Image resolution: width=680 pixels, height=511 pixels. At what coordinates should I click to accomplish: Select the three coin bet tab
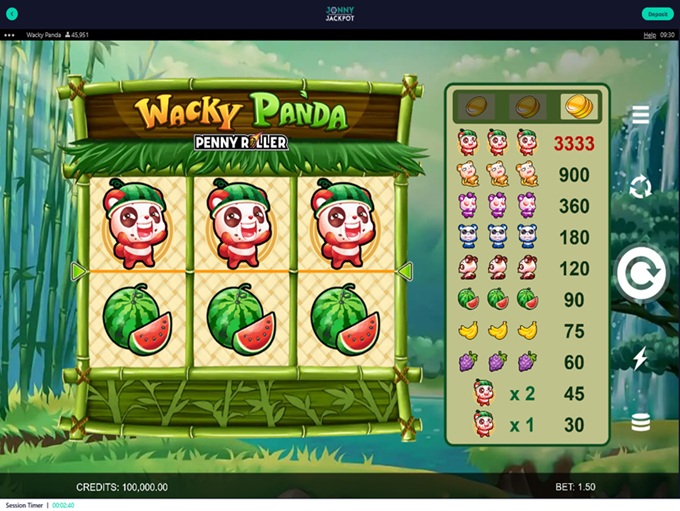[x=577, y=105]
